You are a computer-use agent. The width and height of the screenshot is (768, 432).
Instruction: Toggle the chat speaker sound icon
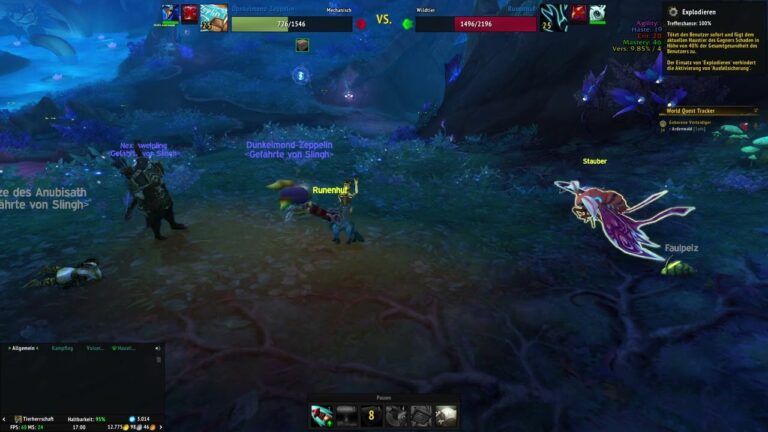click(157, 348)
